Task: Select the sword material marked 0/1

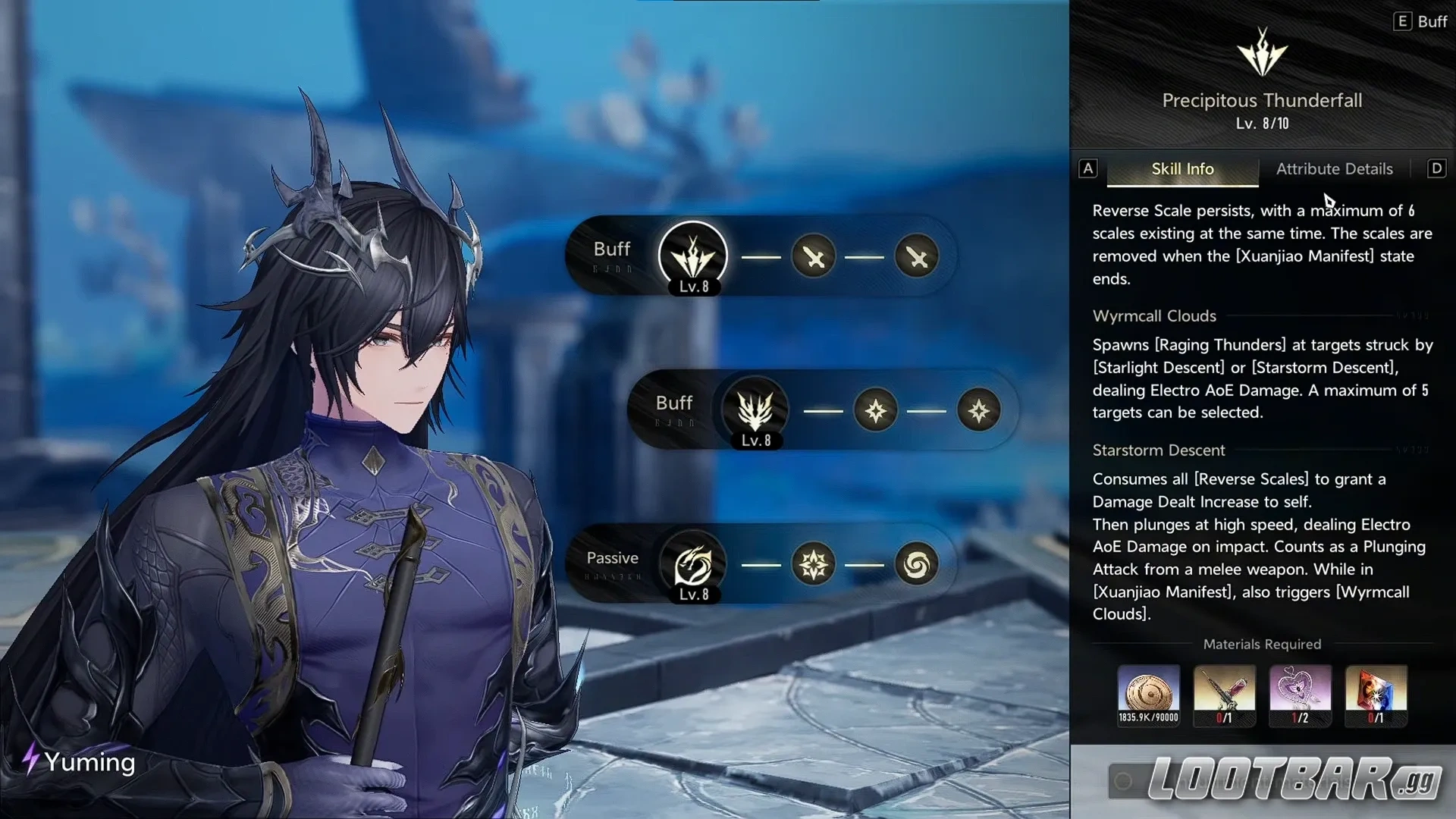Action: point(1224,694)
